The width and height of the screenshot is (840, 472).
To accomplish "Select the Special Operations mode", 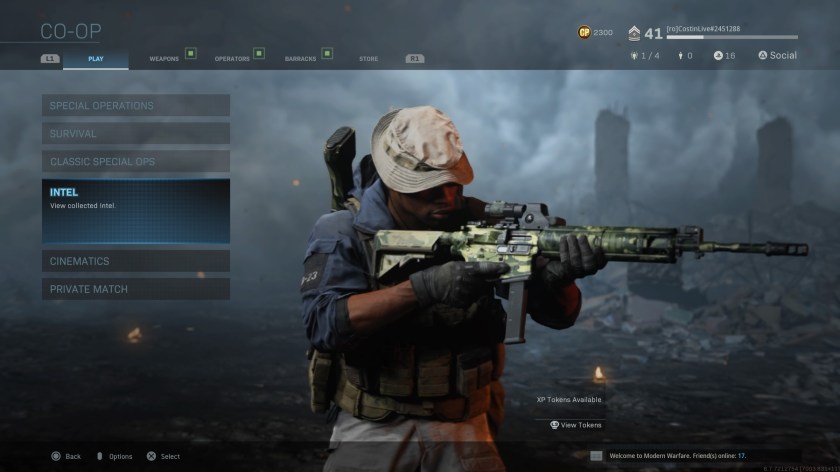I will pos(136,105).
